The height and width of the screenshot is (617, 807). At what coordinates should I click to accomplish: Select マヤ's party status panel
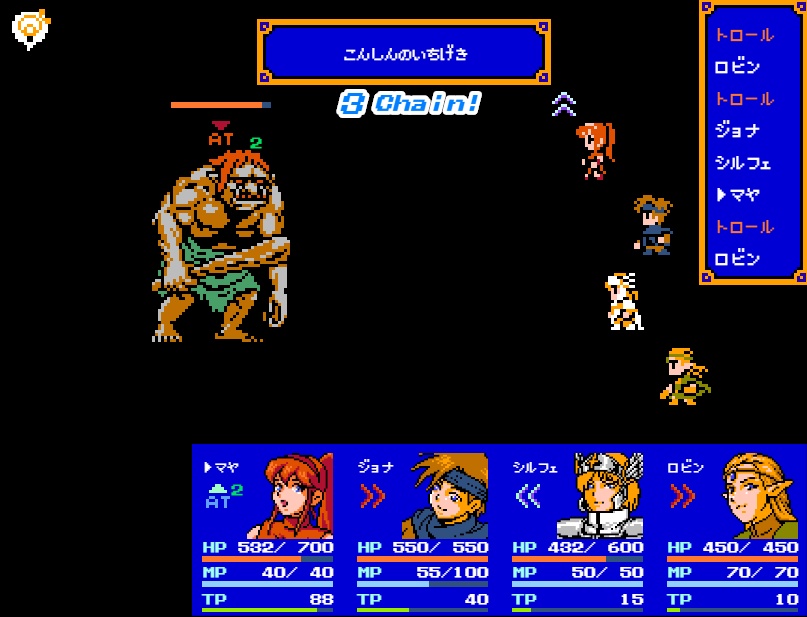pyautogui.click(x=269, y=529)
